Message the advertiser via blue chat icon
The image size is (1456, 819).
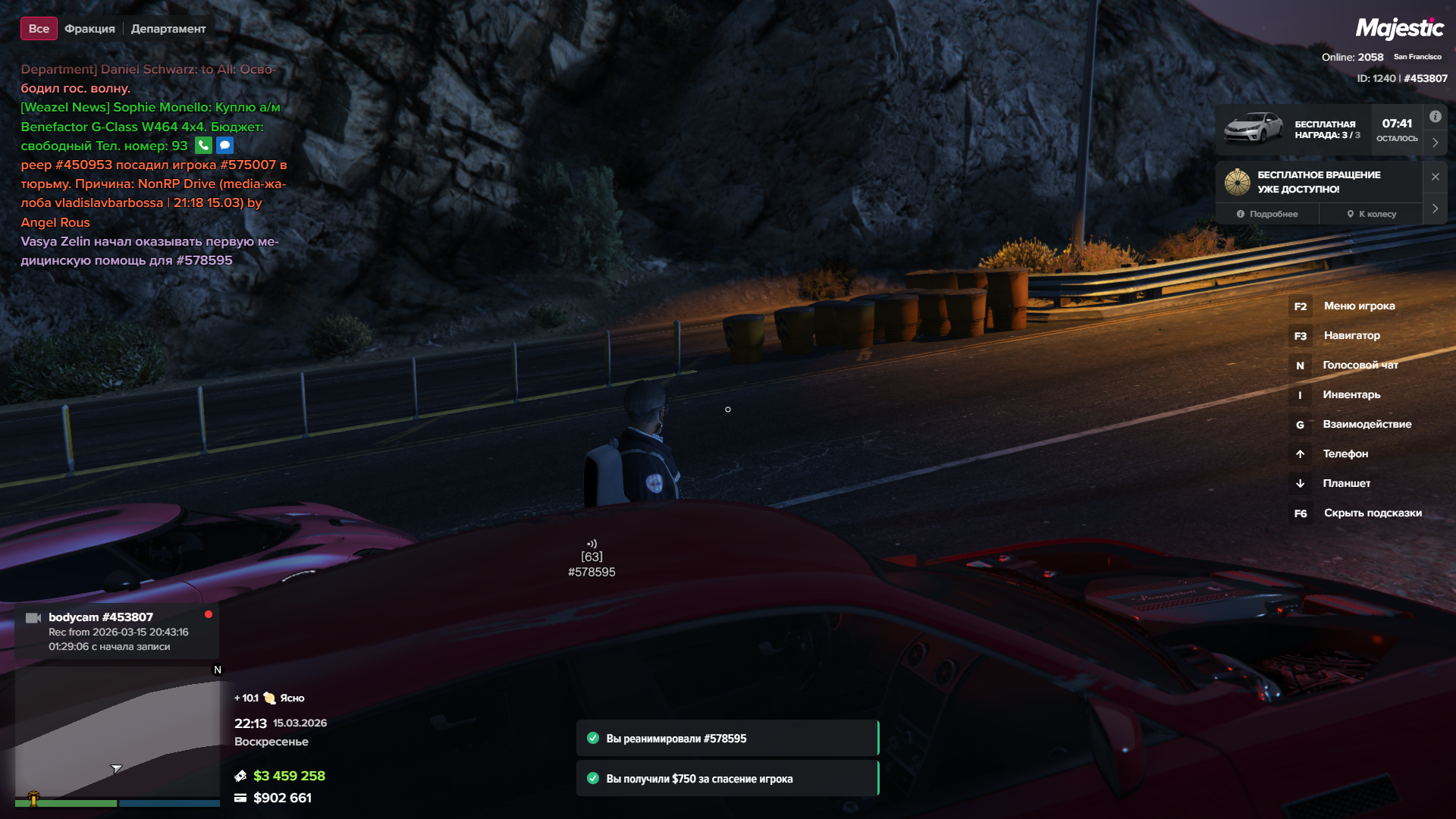225,146
